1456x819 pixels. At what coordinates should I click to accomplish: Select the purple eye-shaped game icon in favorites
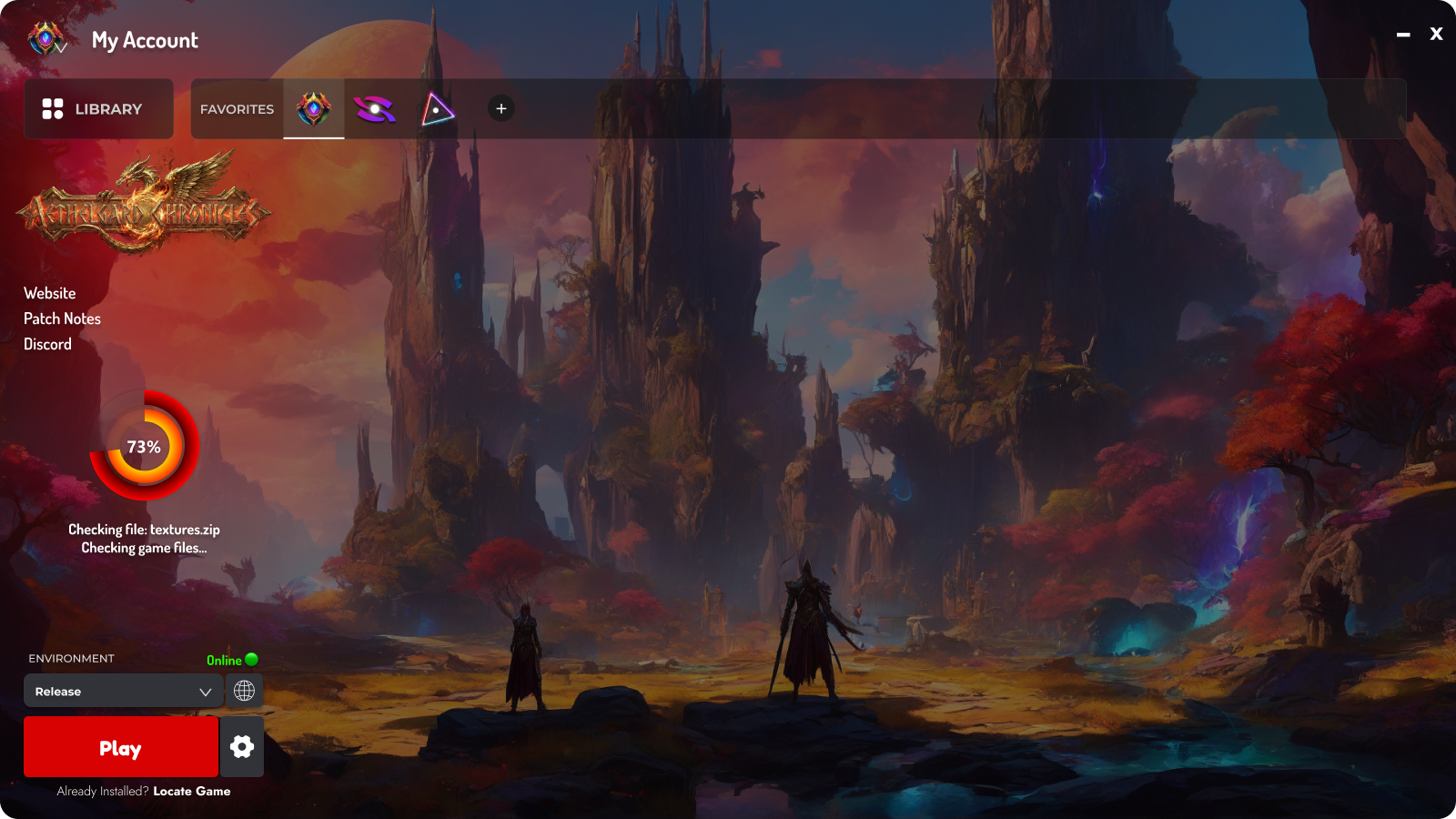[x=375, y=108]
